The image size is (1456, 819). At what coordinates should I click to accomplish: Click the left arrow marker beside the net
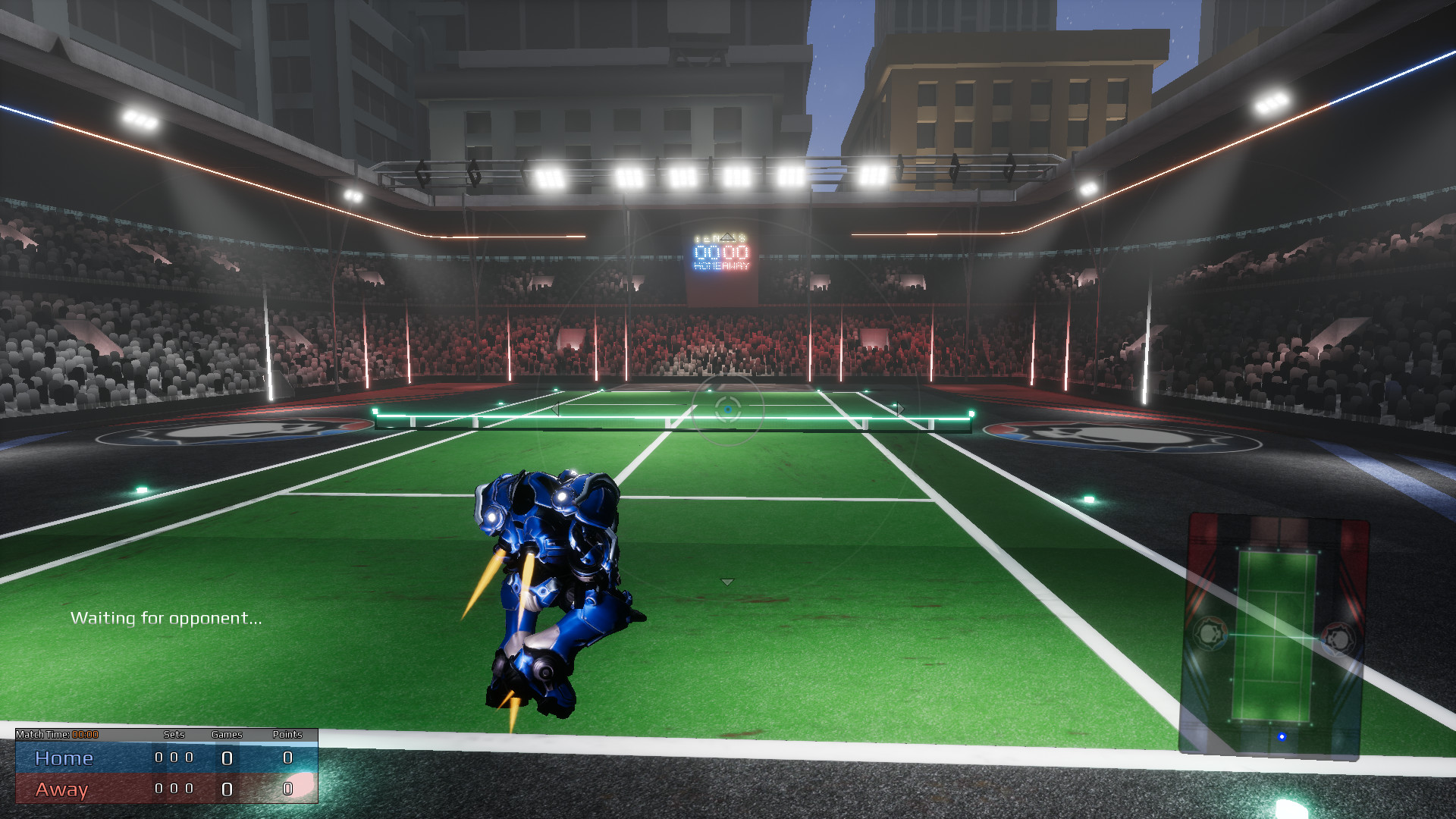click(557, 409)
